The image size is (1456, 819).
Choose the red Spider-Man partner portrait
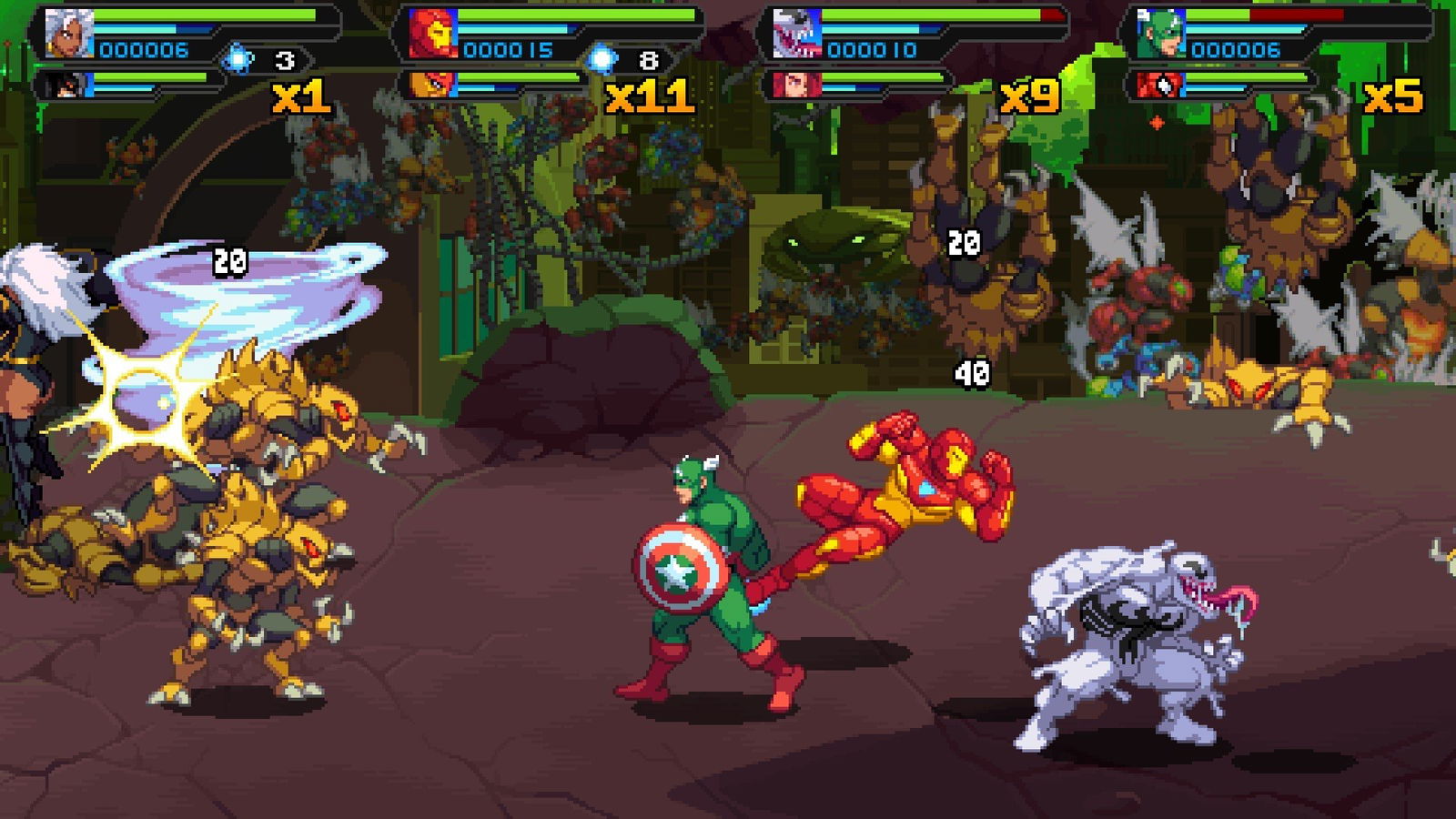coord(1161,86)
